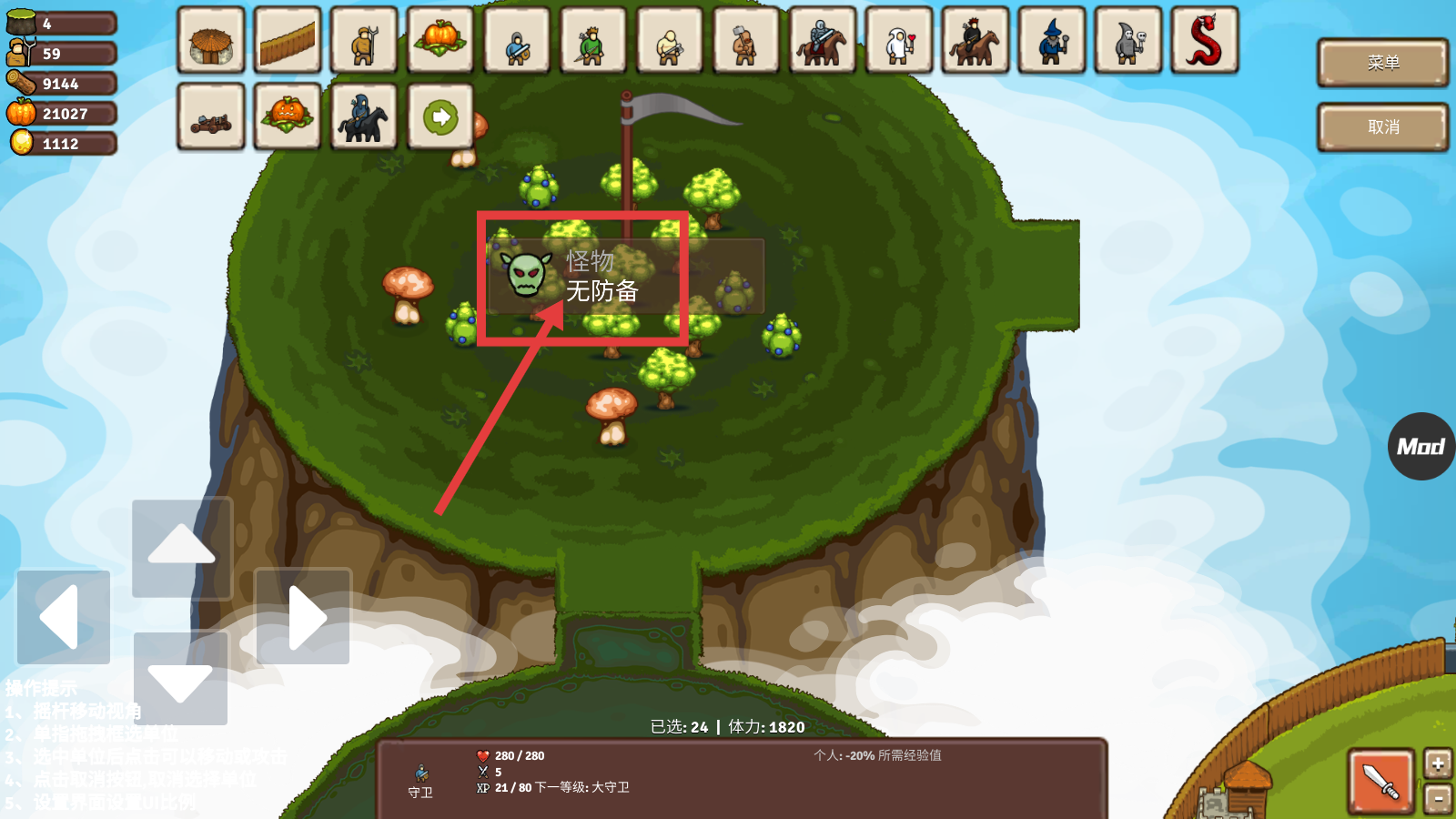The height and width of the screenshot is (819, 1456).
Task: Choose the catapult siege unit icon
Action: (211, 117)
